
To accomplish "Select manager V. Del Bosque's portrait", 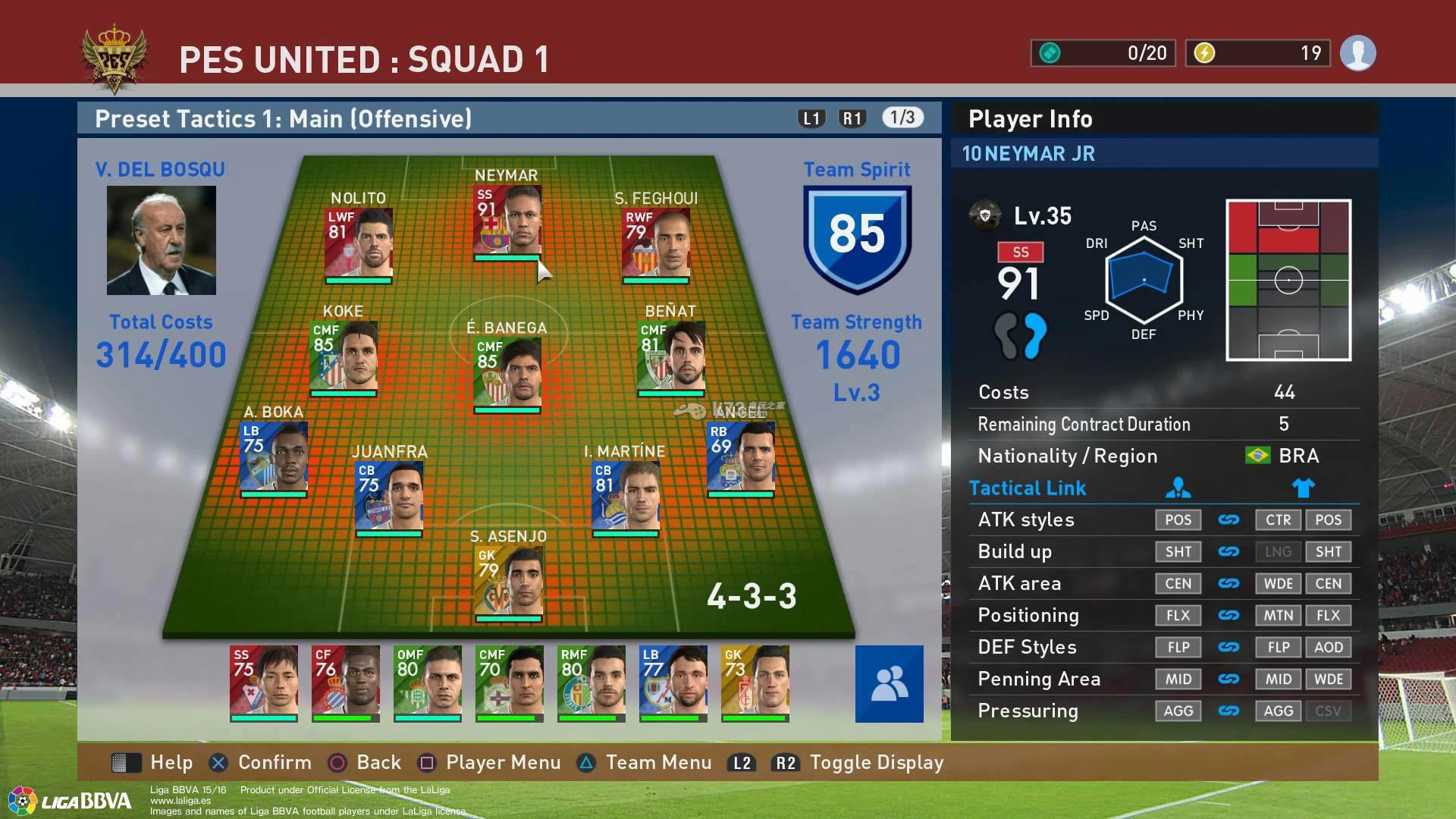I will [162, 240].
